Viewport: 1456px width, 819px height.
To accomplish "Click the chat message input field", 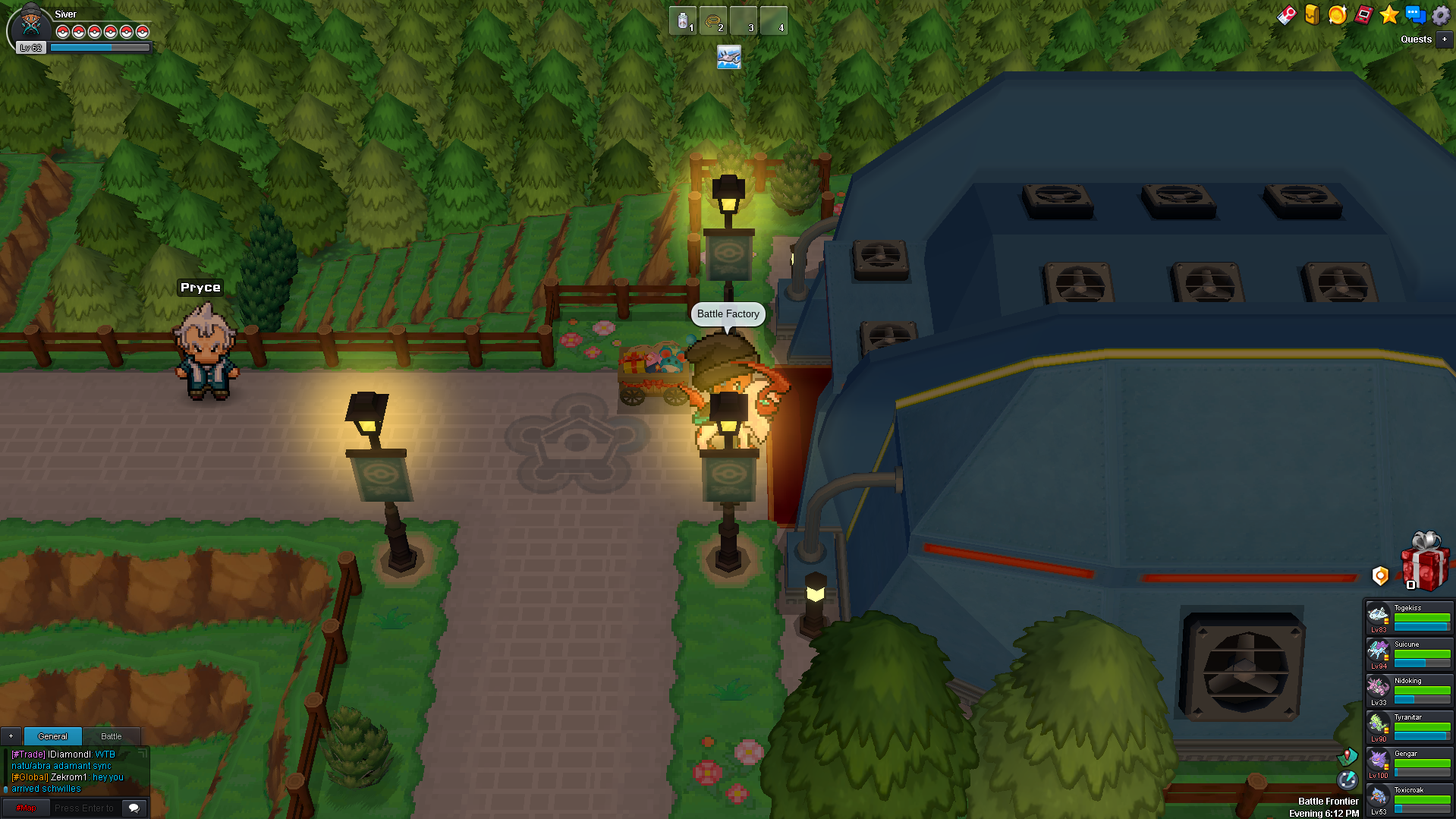I will (85, 808).
